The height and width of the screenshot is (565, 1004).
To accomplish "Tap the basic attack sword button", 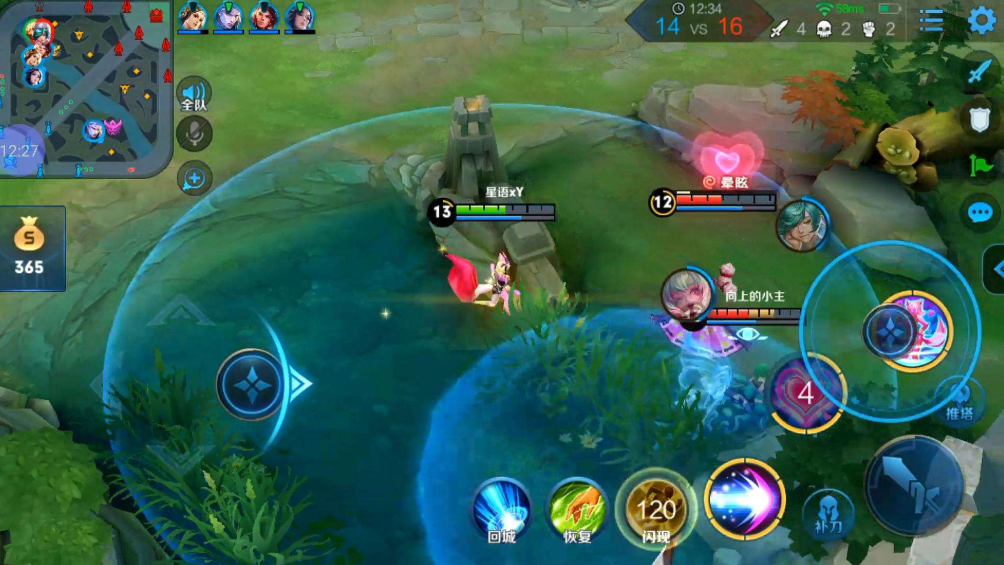I will tap(914, 486).
